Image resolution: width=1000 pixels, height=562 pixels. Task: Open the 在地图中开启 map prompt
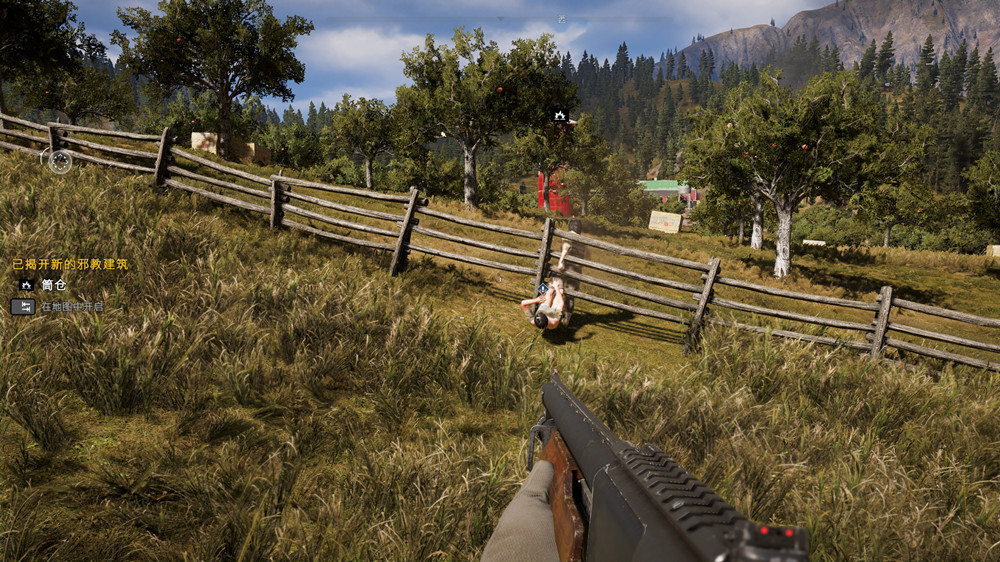point(23,307)
